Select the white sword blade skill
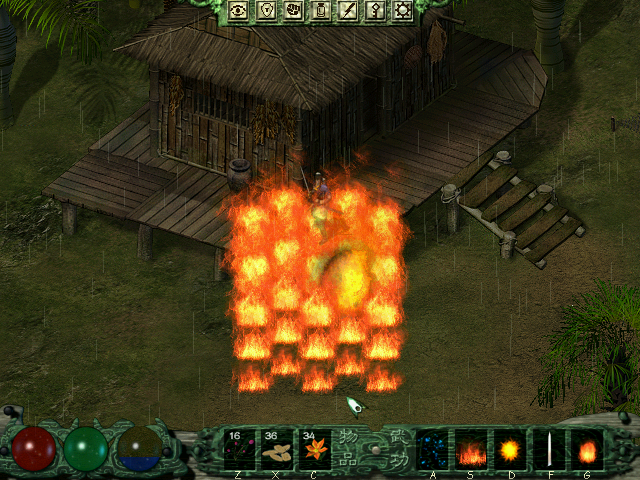The height and width of the screenshot is (480, 640). tap(549, 449)
